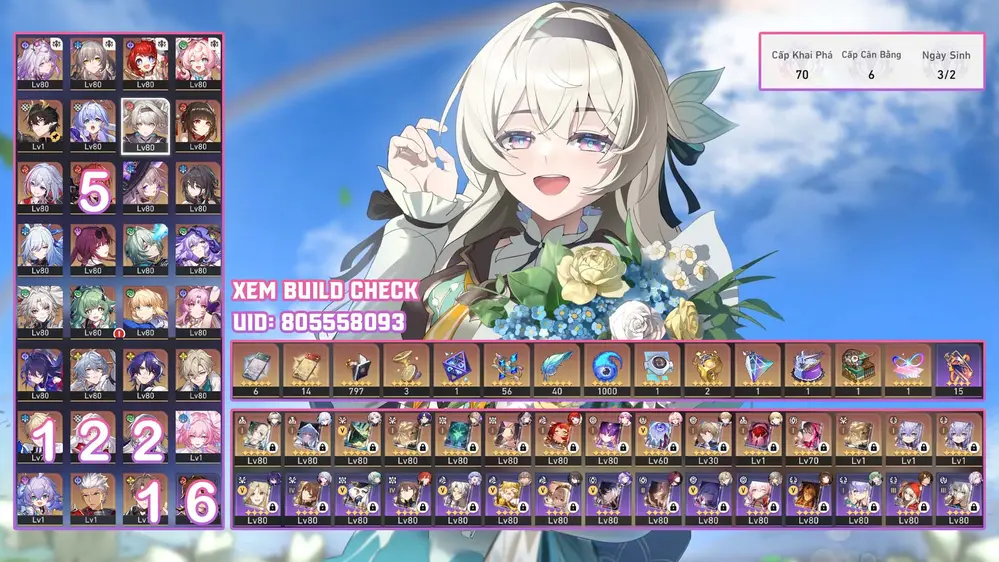Select the highlighted Firefly character portrait
The height and width of the screenshot is (562, 999).
(x=145, y=123)
